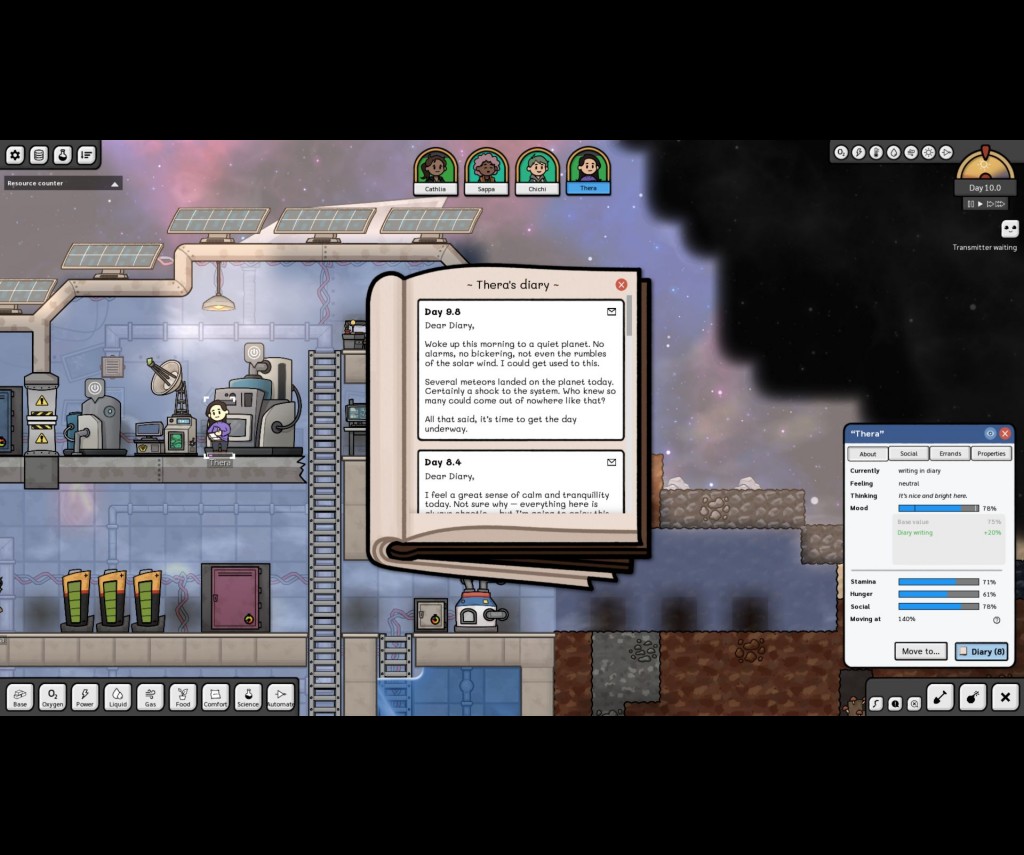Open the Properties tab for Thera
Screen dimensions: 1024x855
991,454
